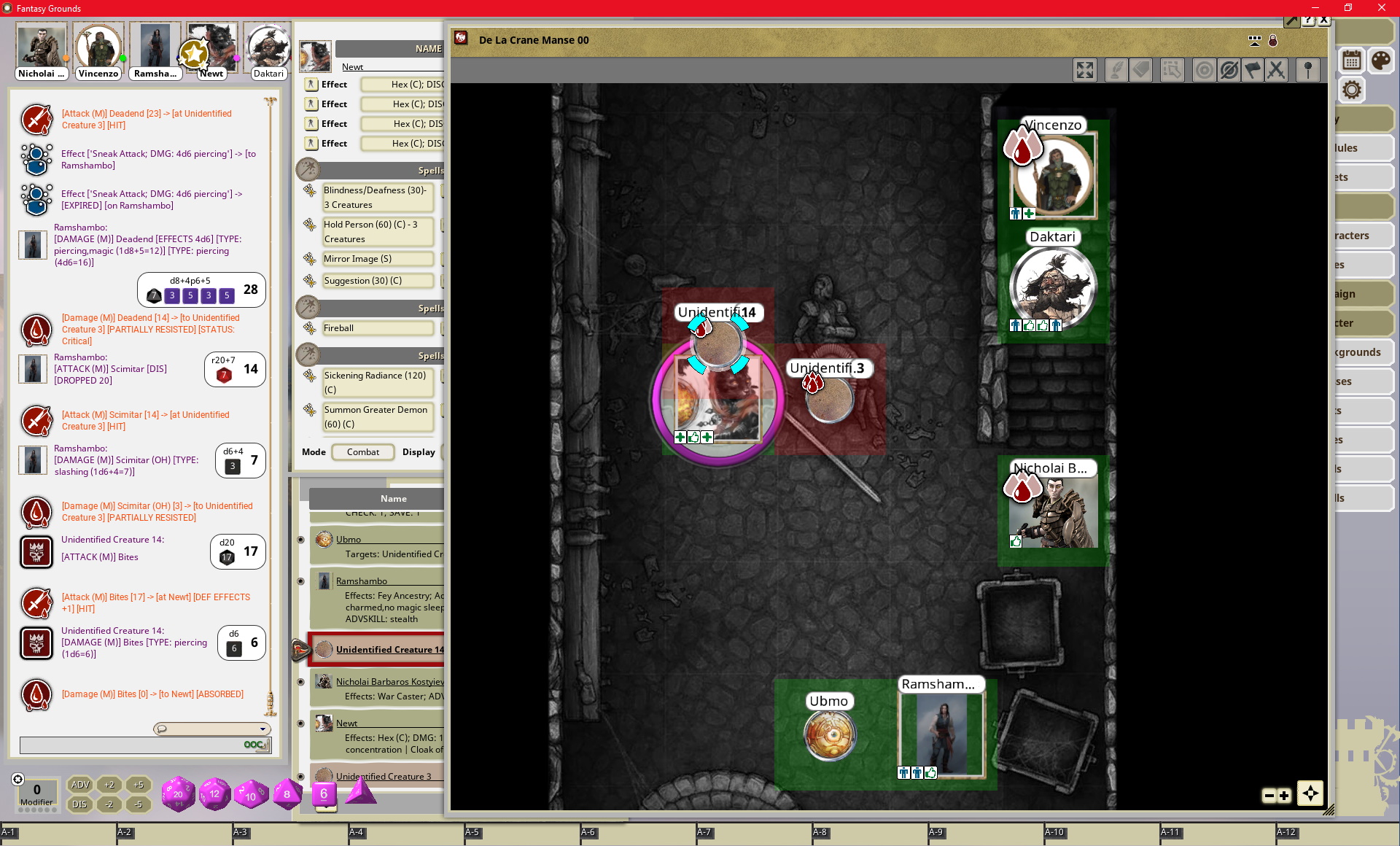
Task: Add the +5 modifier
Action: tap(139, 785)
